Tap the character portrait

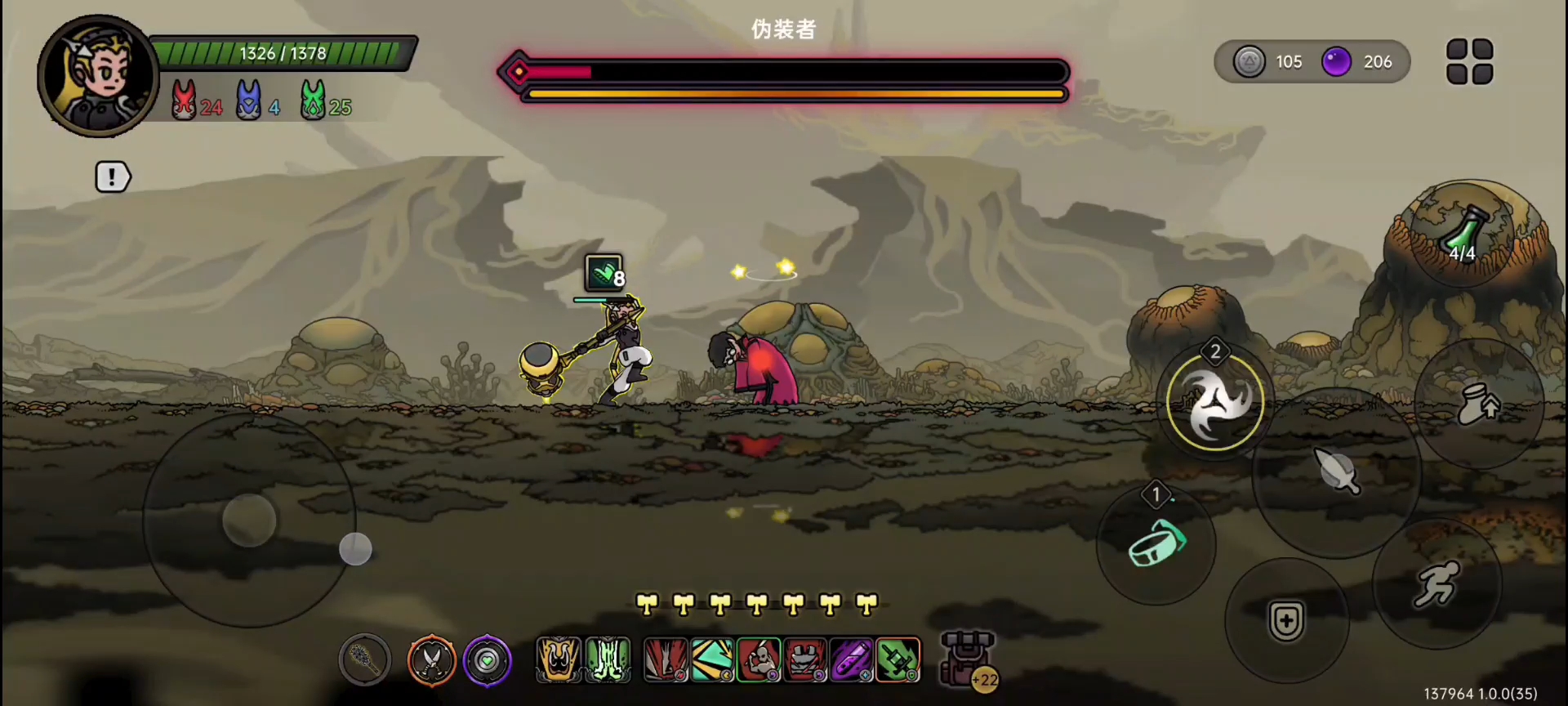tap(97, 76)
